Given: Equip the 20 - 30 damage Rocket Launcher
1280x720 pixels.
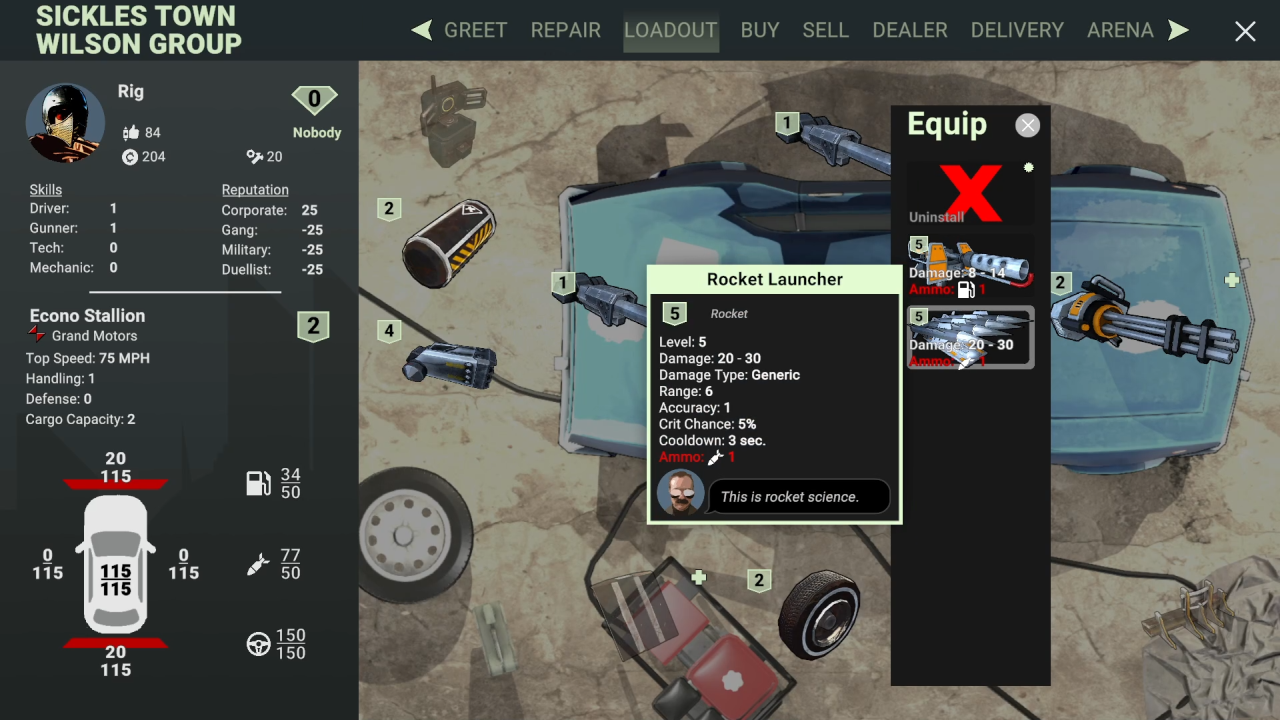Looking at the screenshot, I should coord(970,338).
